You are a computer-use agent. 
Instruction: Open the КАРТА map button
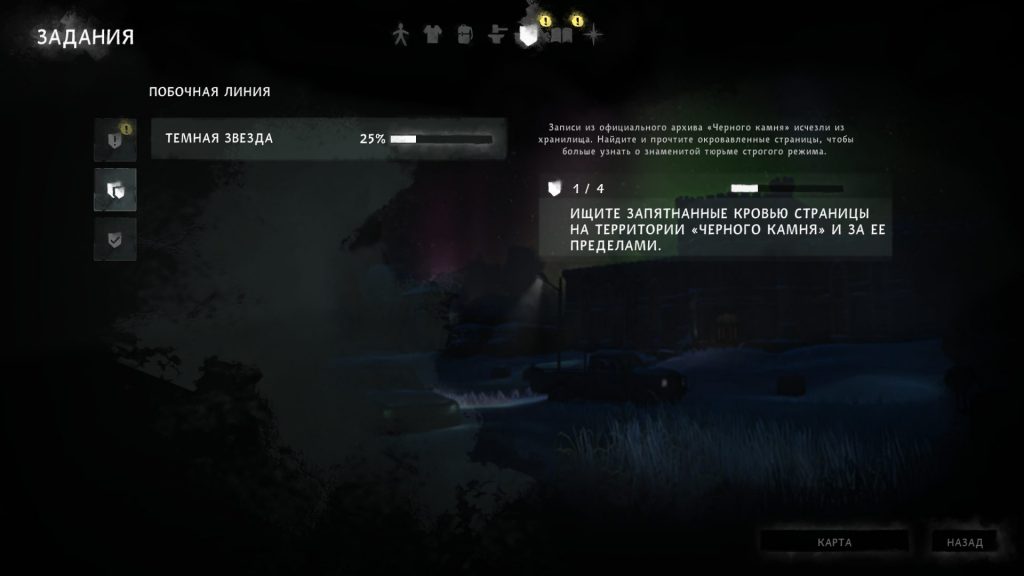(834, 542)
